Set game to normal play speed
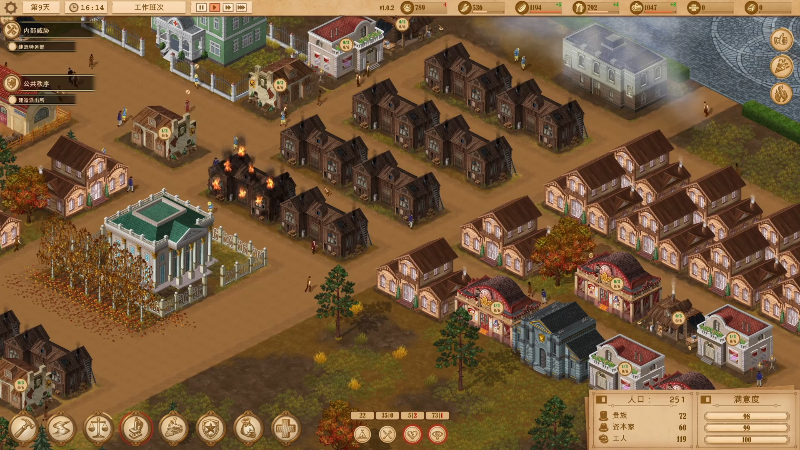Image resolution: width=800 pixels, height=450 pixels. (215, 7)
